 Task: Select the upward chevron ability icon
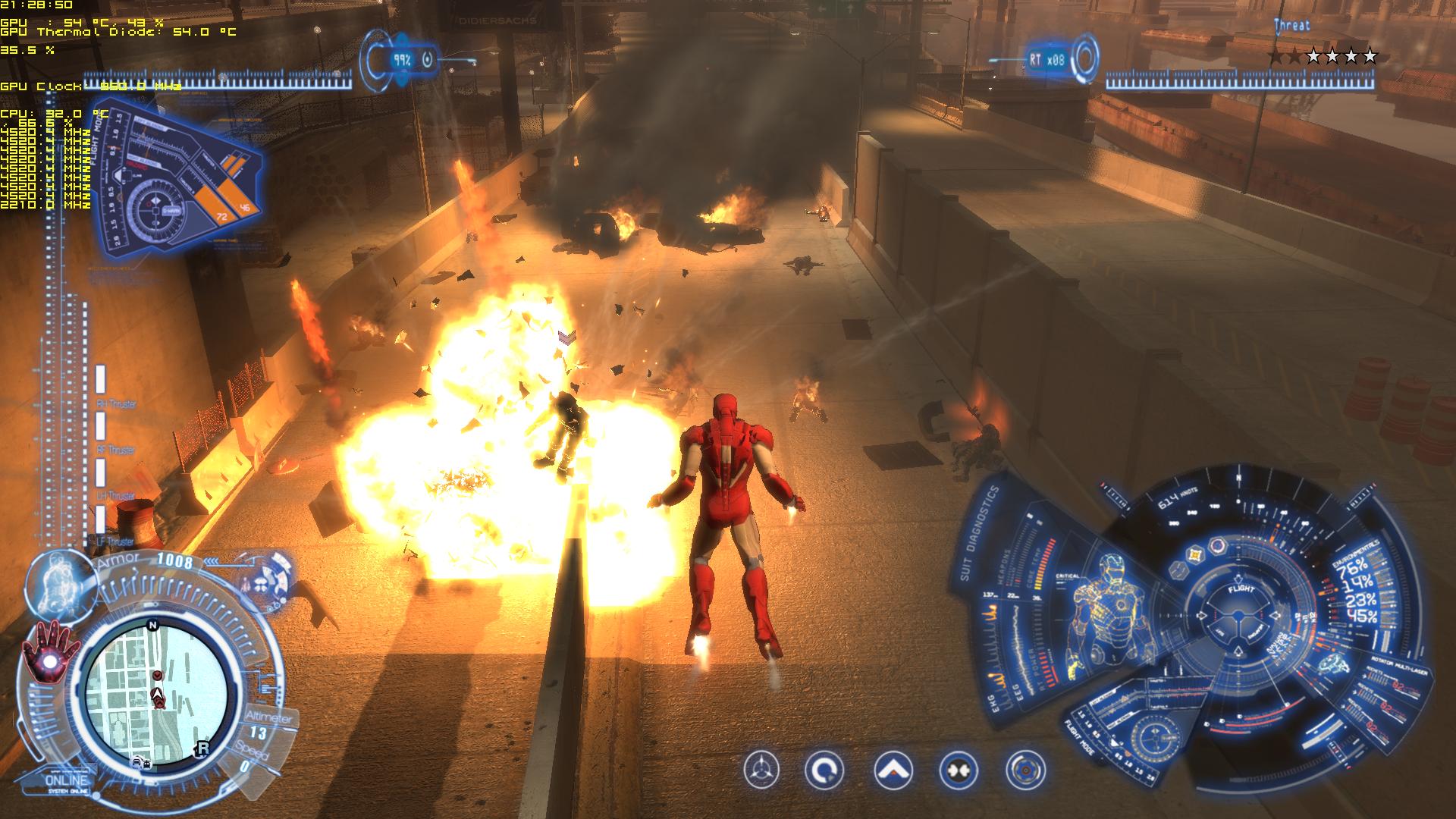(x=893, y=770)
